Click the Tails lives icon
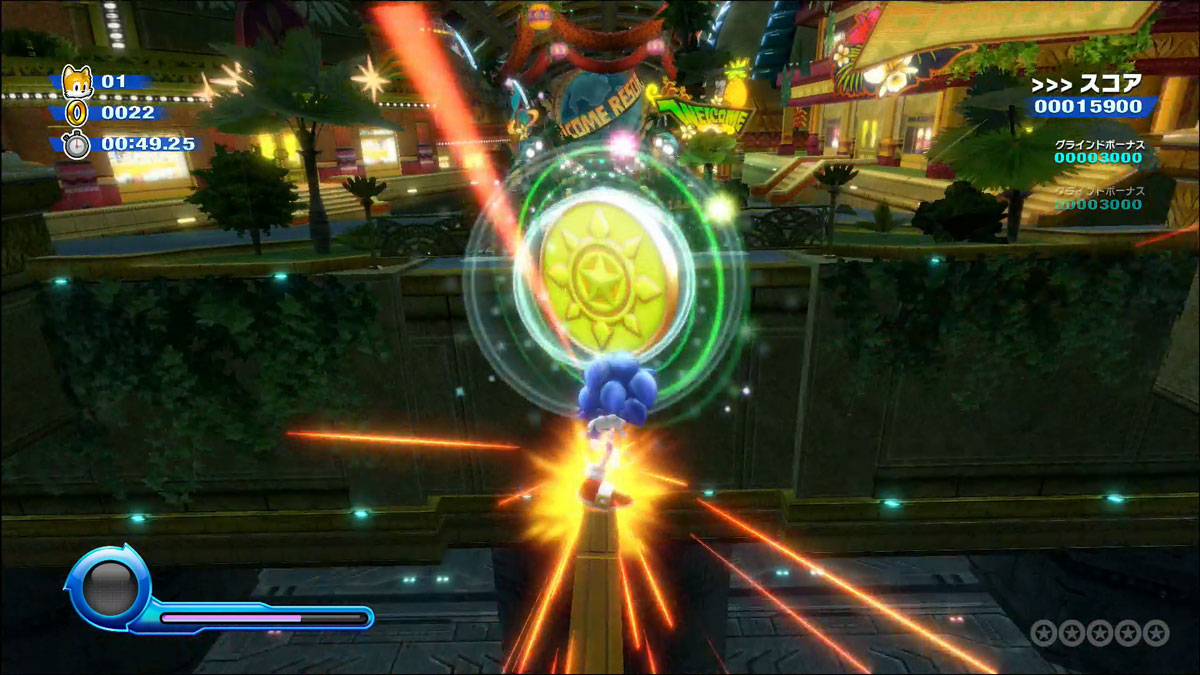Image resolution: width=1200 pixels, height=675 pixels. click(x=77, y=81)
